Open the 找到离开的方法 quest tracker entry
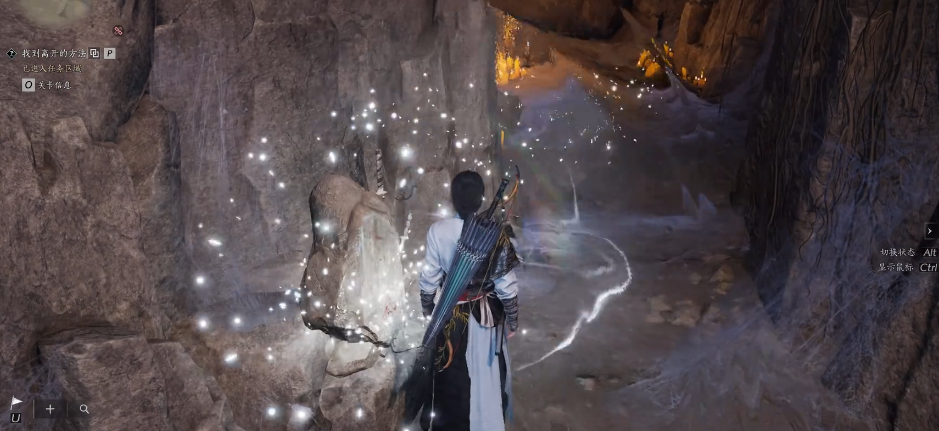This screenshot has width=939, height=431. coord(54,53)
